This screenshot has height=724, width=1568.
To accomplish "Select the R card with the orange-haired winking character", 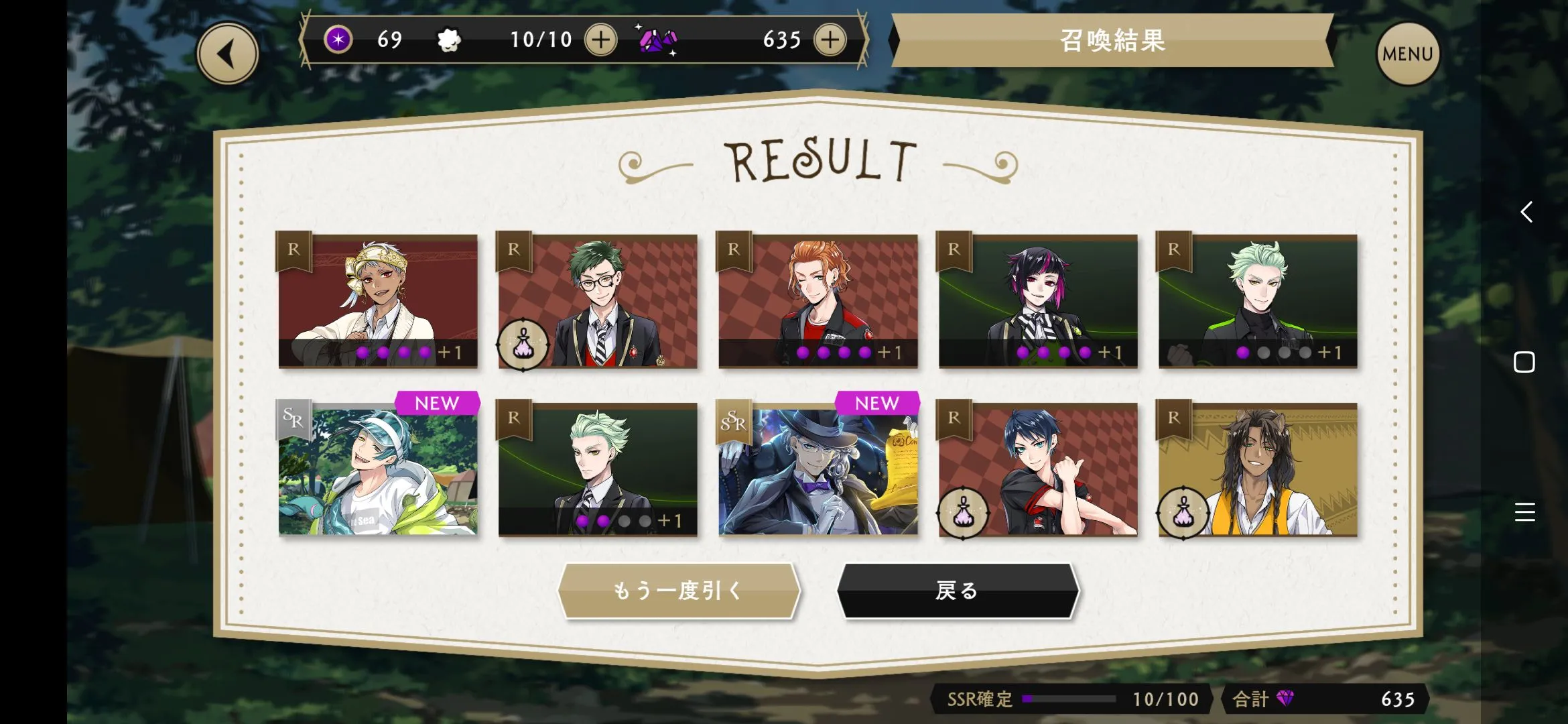I will (x=818, y=301).
